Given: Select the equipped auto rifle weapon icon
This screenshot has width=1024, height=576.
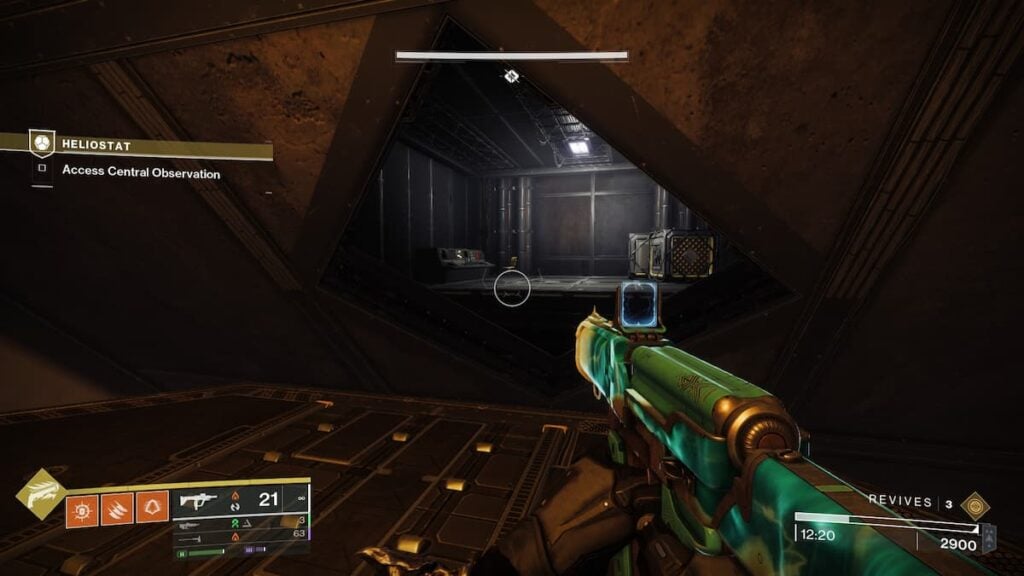Looking at the screenshot, I should pos(197,501).
